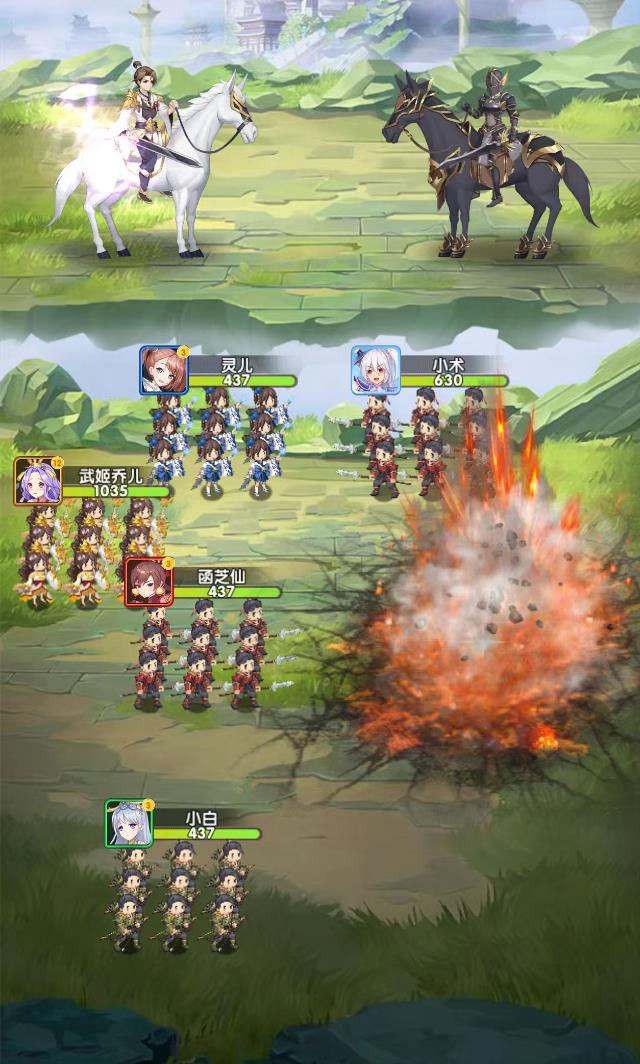Image resolution: width=640 pixels, height=1064 pixels.
Task: Select the 灵儿 hero portrait
Action: point(164,370)
